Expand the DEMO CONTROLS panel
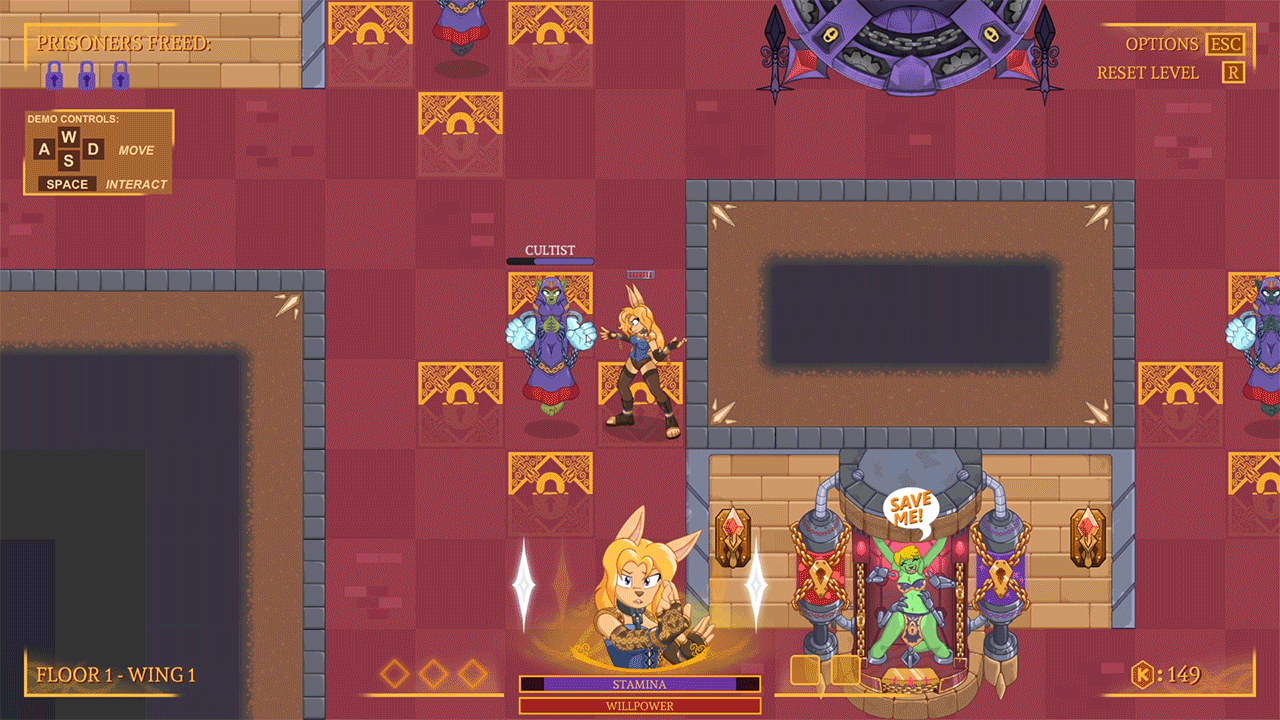 [97, 151]
